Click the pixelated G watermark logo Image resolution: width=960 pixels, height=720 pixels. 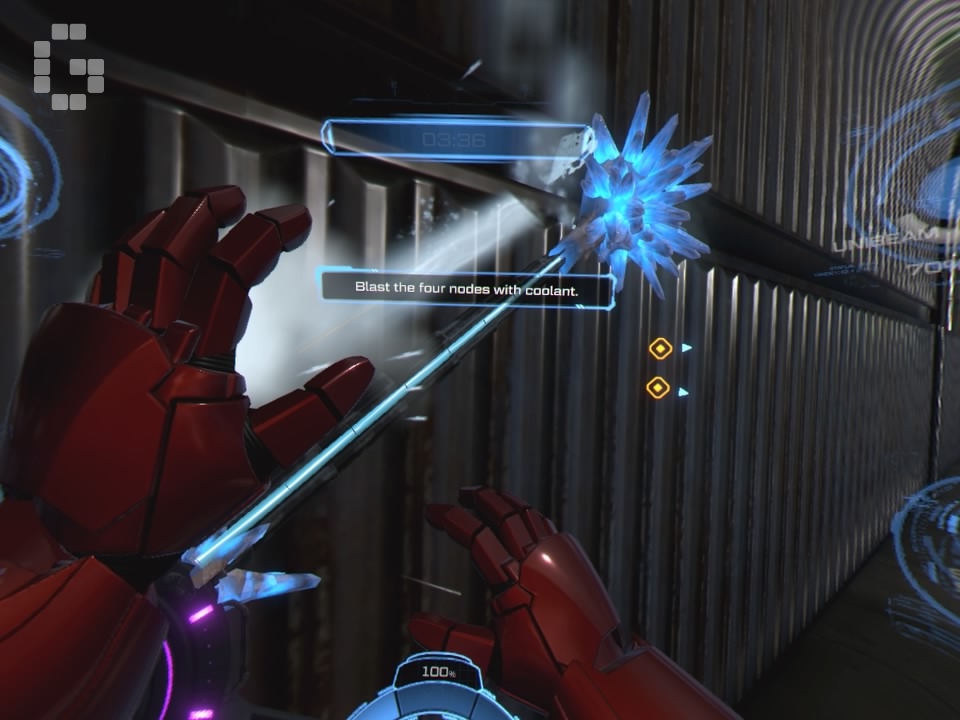(68, 67)
